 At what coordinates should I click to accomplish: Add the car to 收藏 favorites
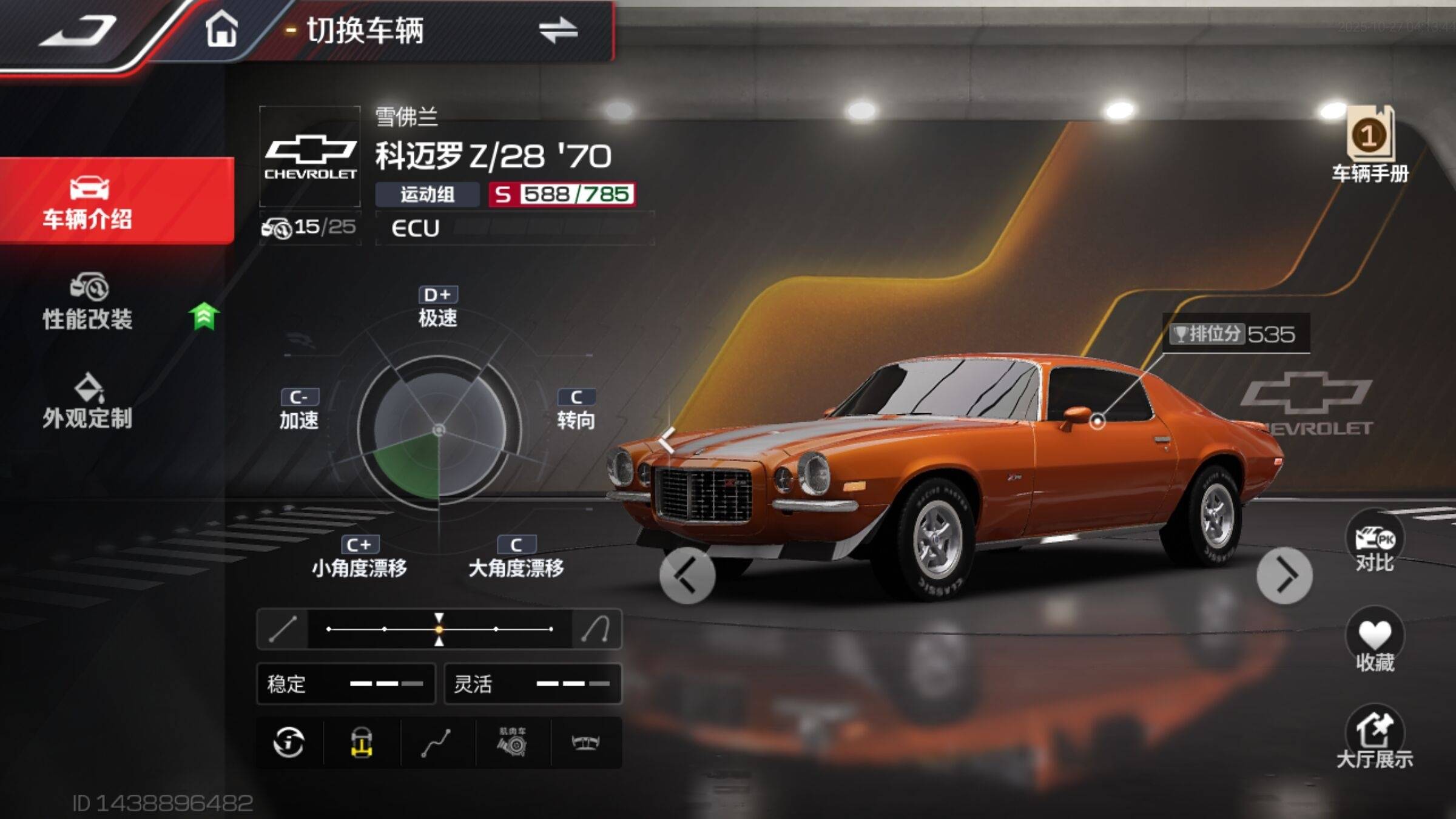(x=1375, y=642)
